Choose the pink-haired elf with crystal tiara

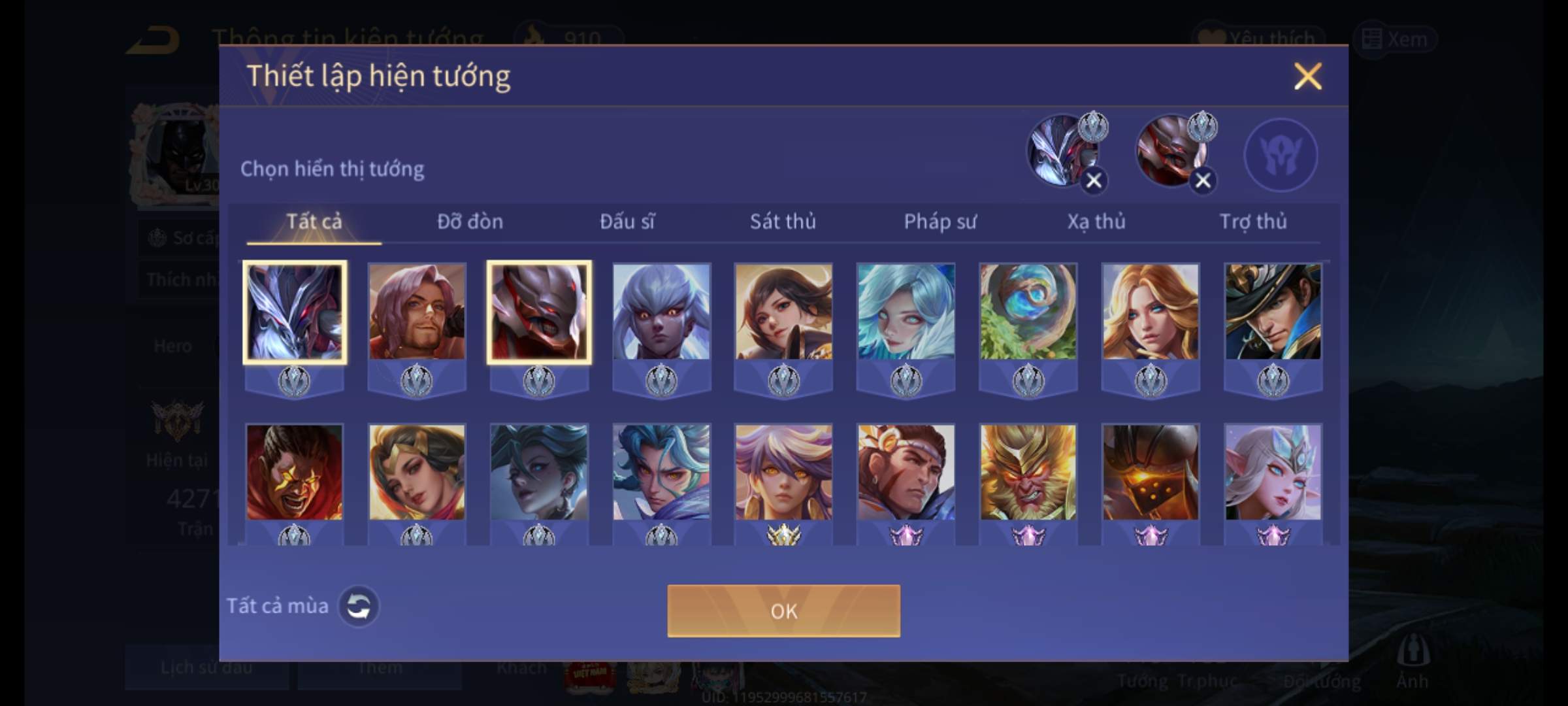pyautogui.click(x=1273, y=473)
